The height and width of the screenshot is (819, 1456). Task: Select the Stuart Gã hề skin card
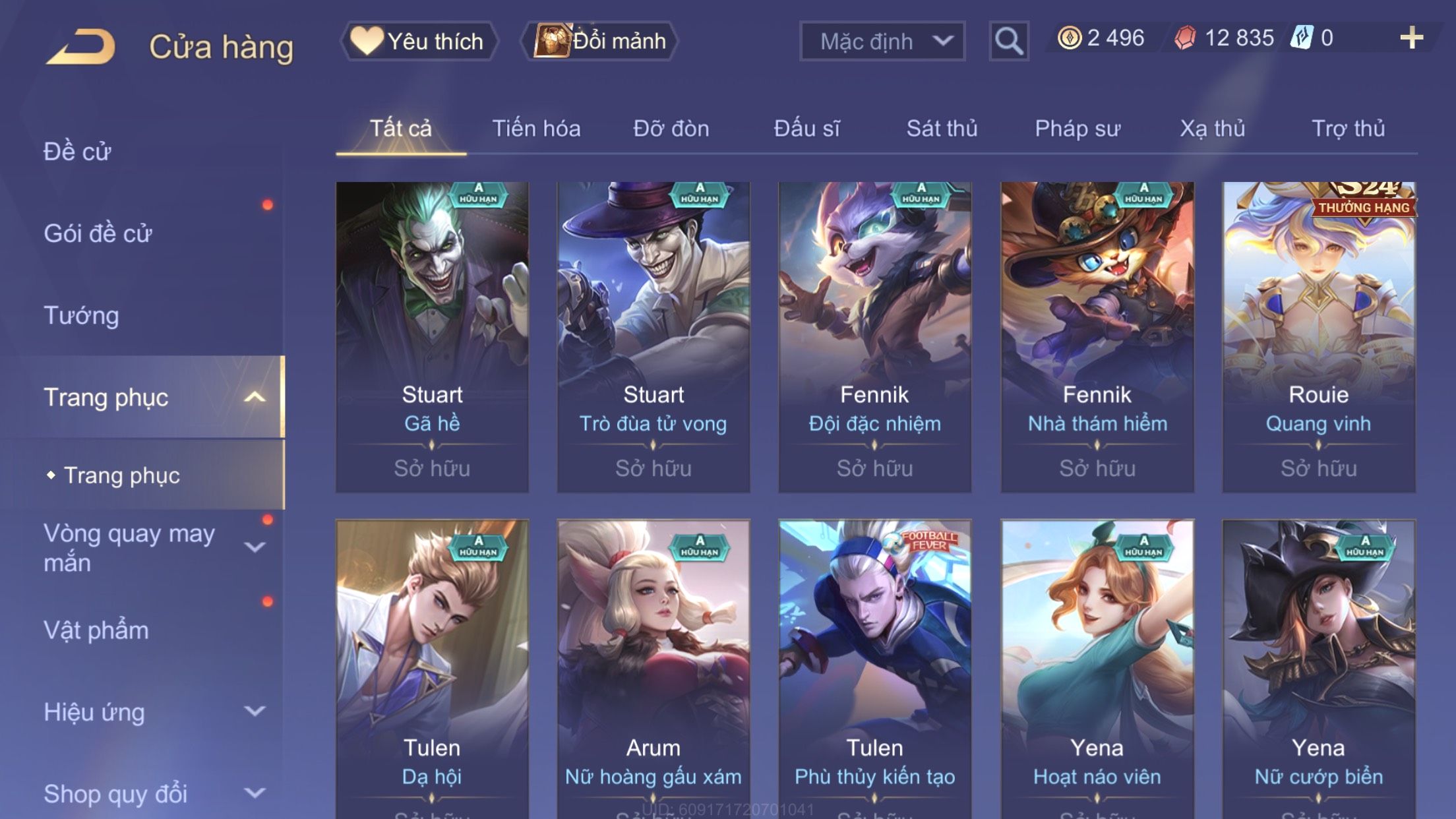pos(432,336)
